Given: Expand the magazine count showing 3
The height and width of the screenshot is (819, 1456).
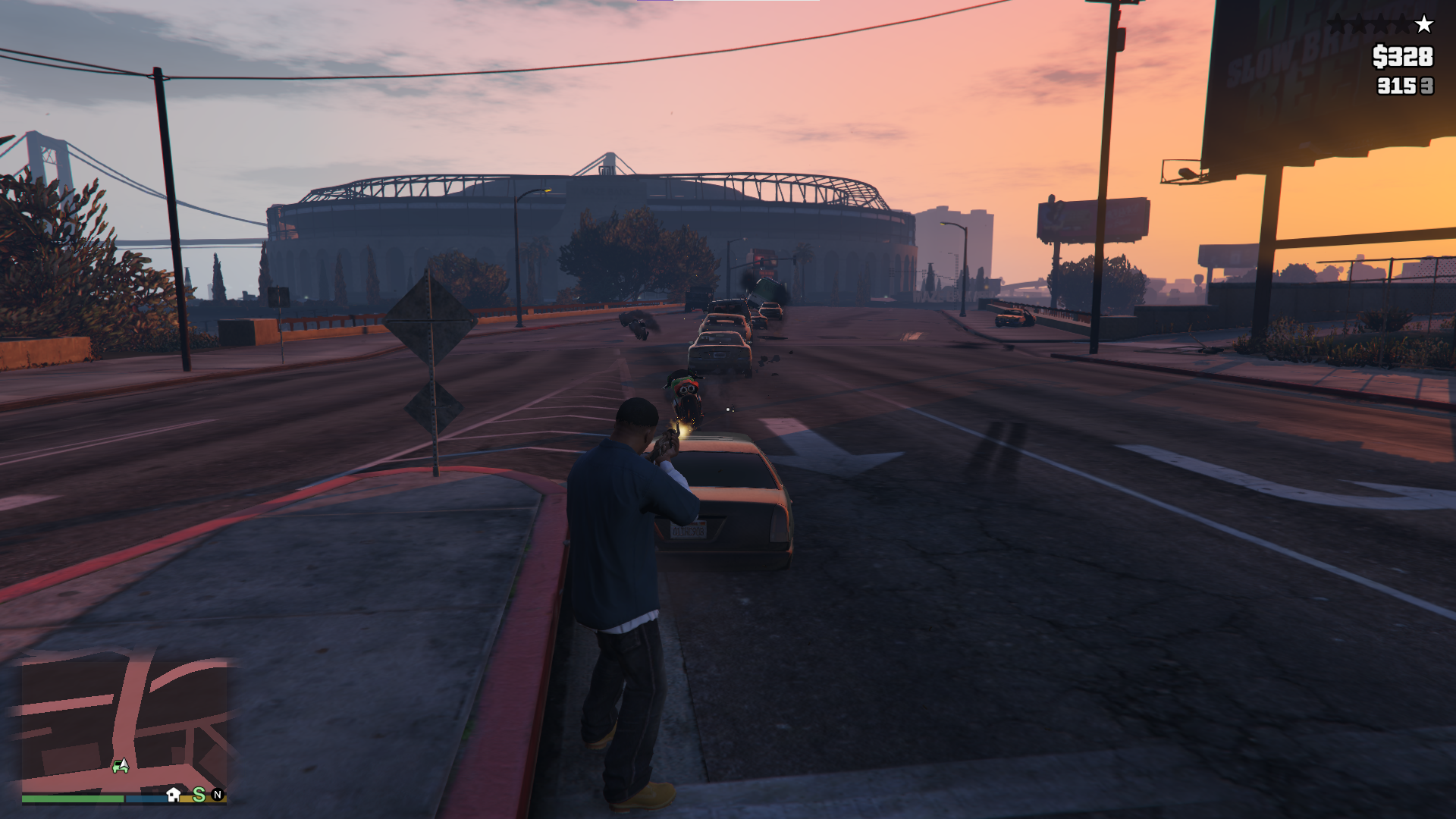Looking at the screenshot, I should pos(1427,86).
